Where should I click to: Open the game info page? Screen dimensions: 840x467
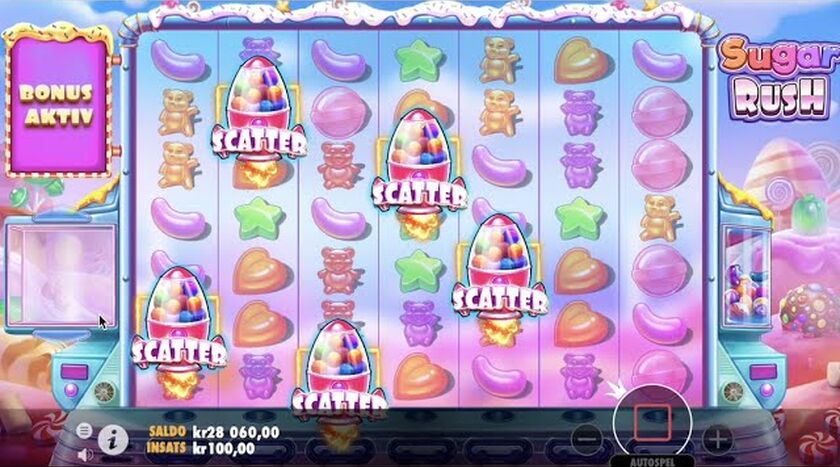[114, 437]
